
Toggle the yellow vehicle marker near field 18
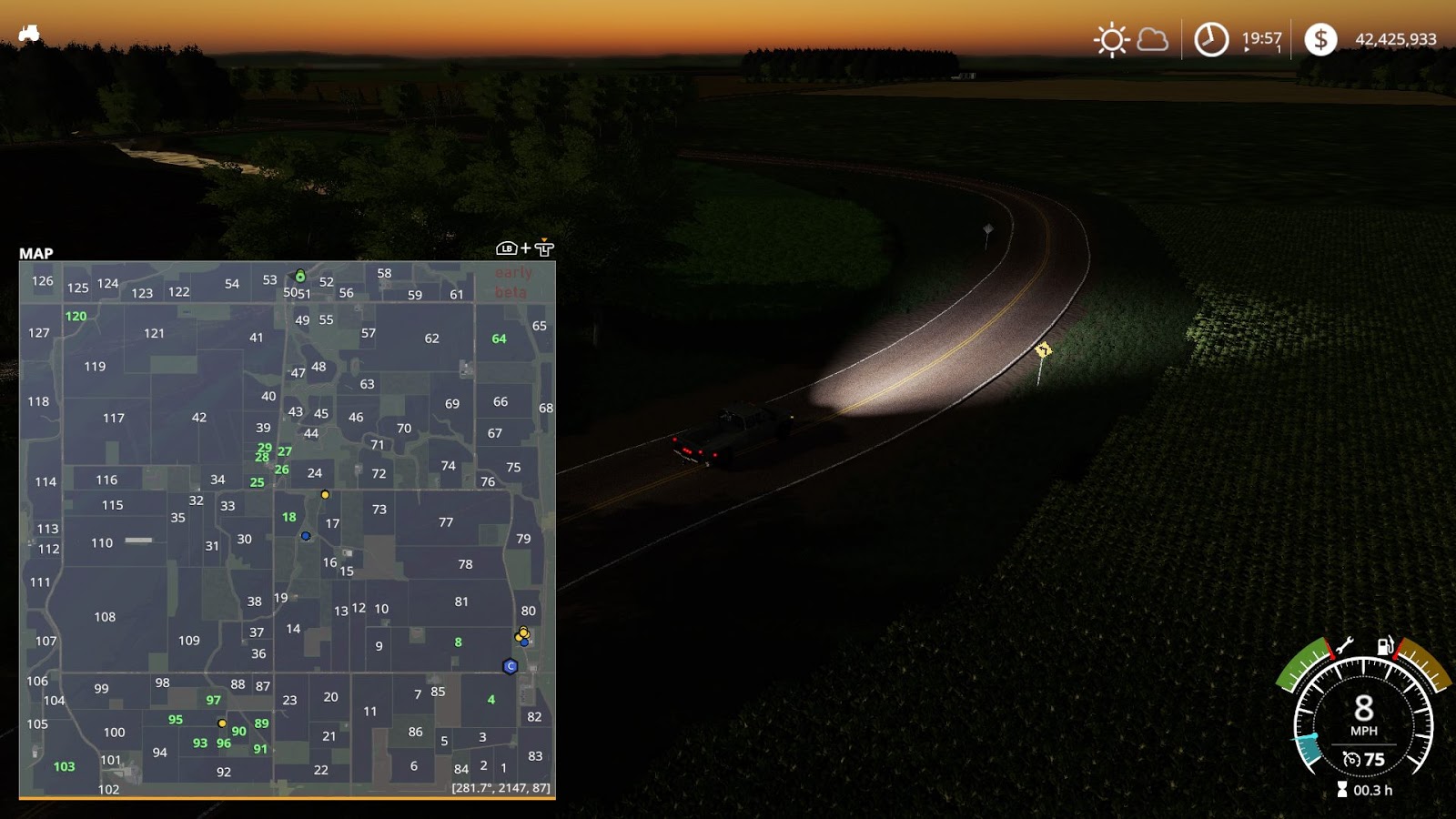pyautogui.click(x=325, y=496)
